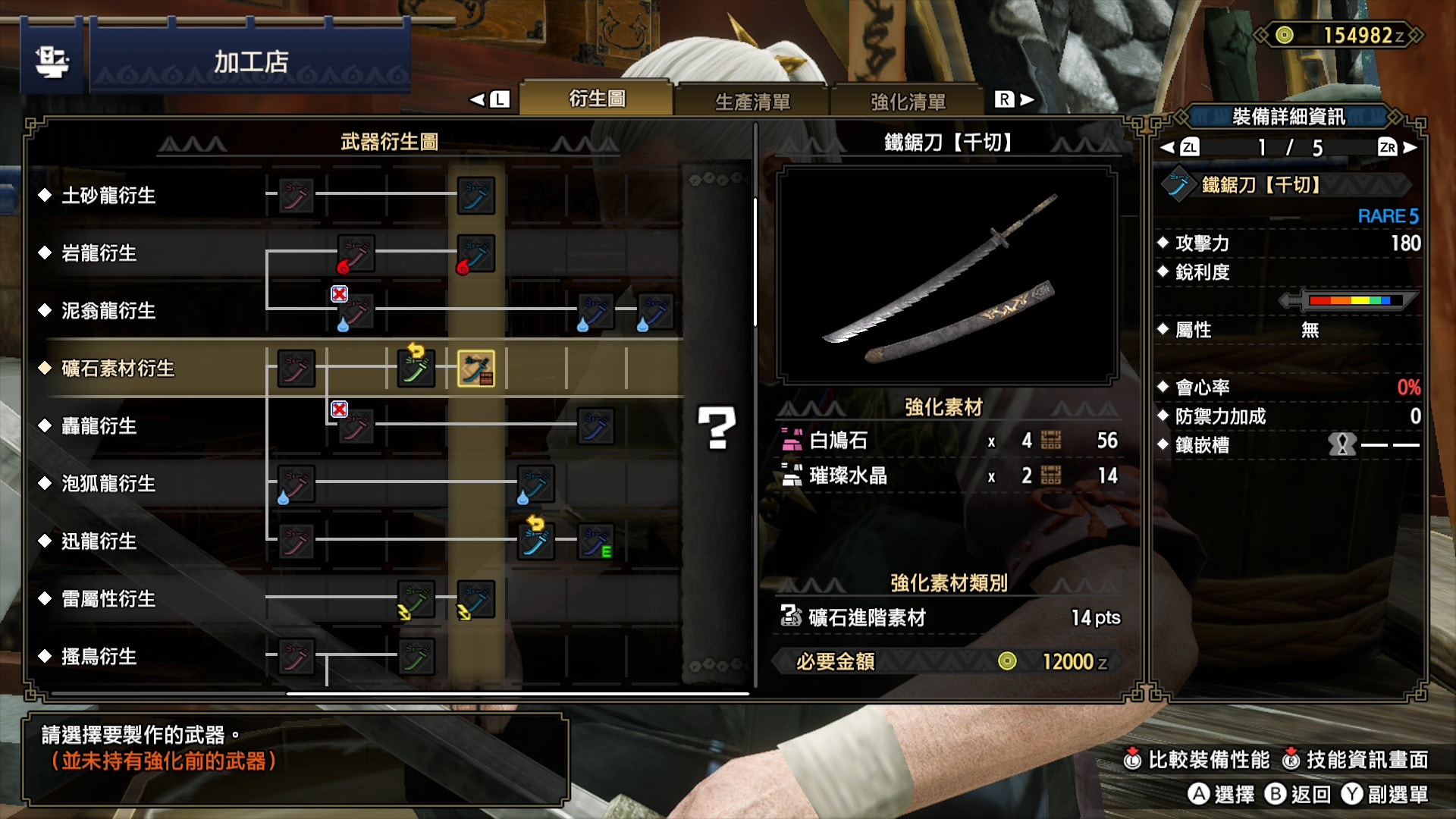Choose the 轟龍衍生 tree row
1456x819 pixels.
pyautogui.click(x=99, y=426)
